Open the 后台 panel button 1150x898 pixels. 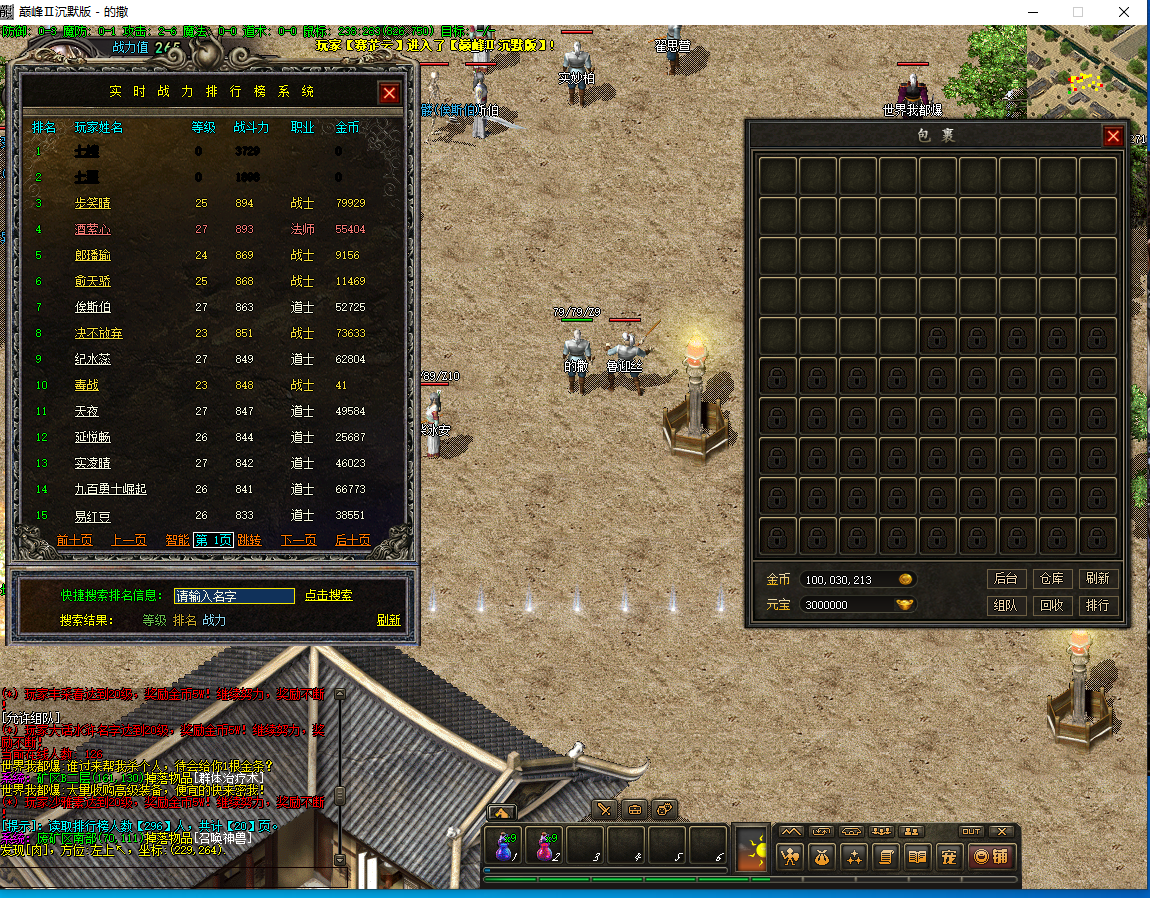point(1005,579)
